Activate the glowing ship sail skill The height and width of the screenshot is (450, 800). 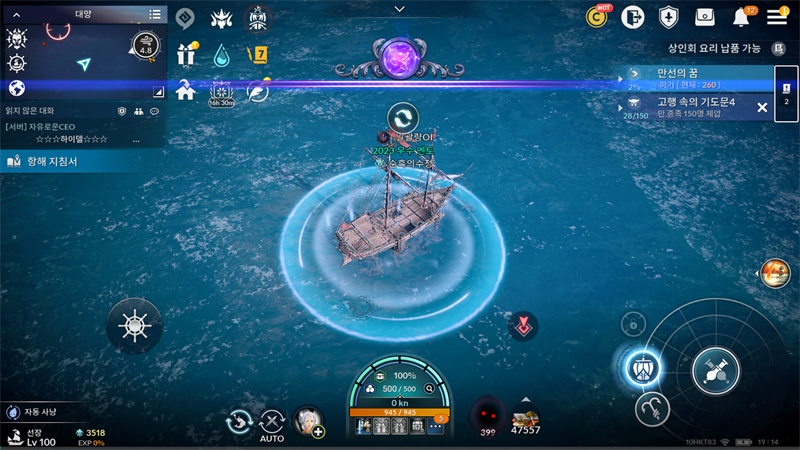[x=643, y=368]
